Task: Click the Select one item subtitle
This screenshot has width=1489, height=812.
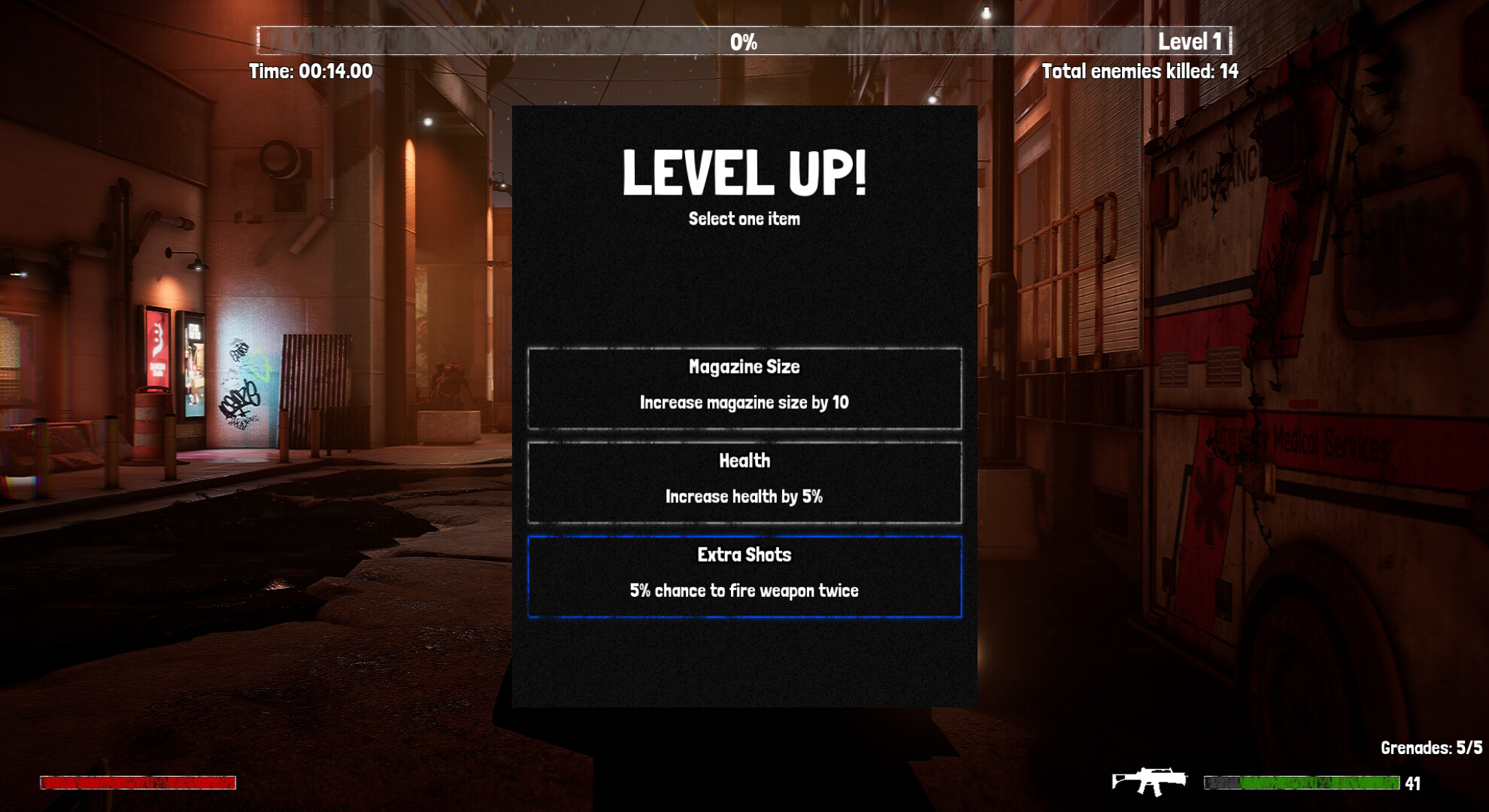Action: click(x=746, y=220)
